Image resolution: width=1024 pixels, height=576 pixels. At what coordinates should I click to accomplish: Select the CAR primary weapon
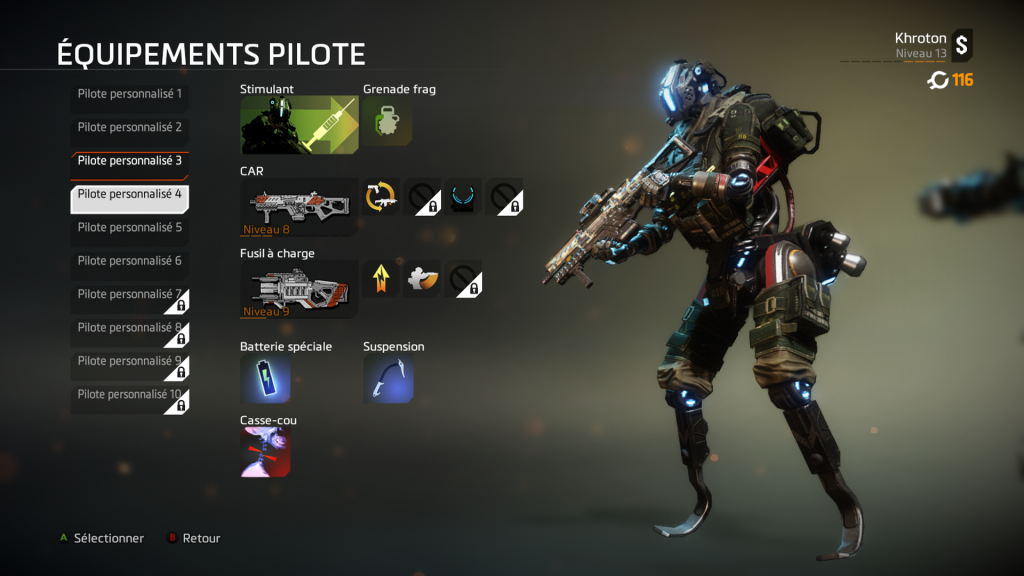tap(299, 207)
